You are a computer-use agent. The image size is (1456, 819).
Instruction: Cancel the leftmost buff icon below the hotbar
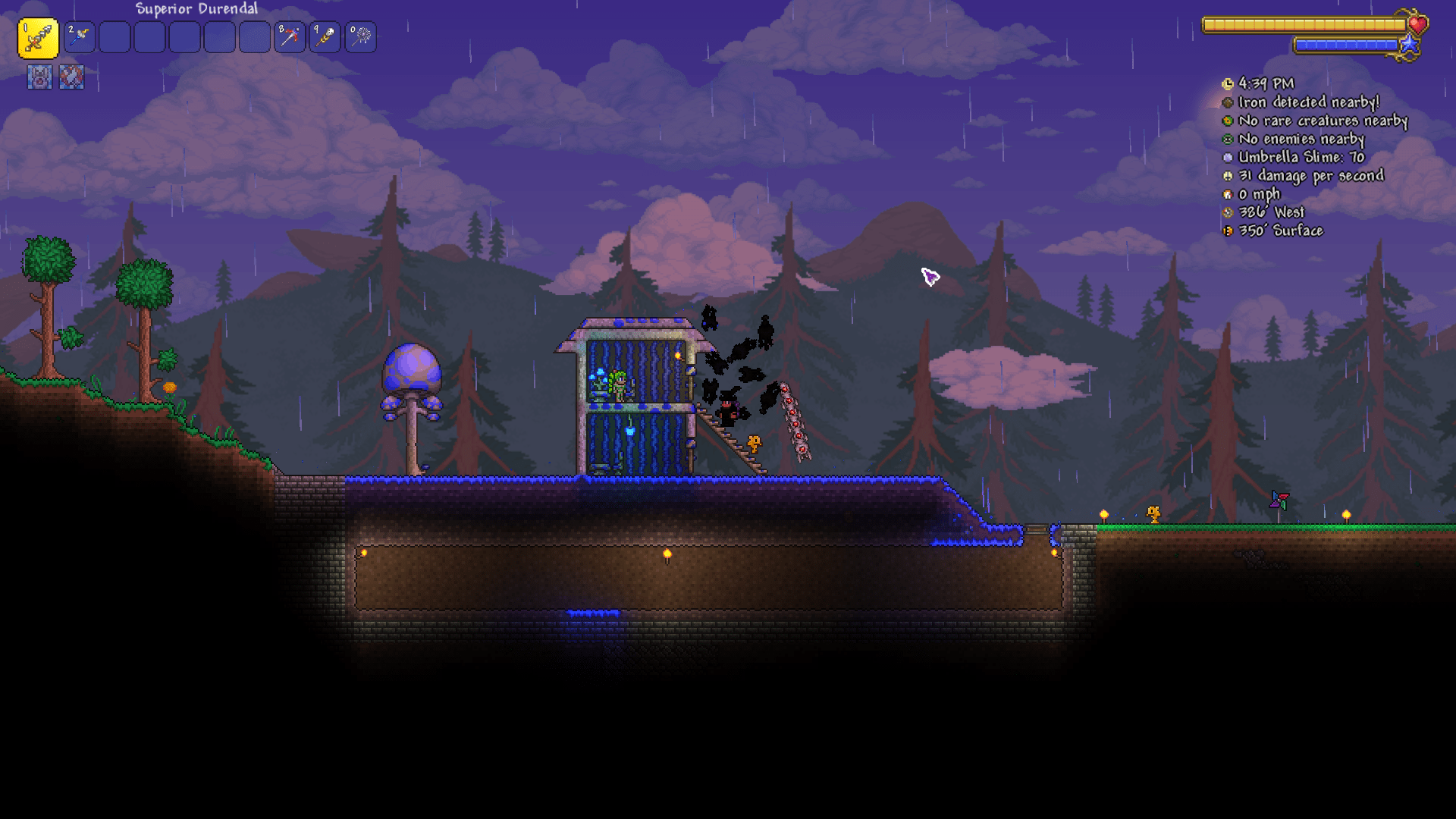(x=39, y=77)
